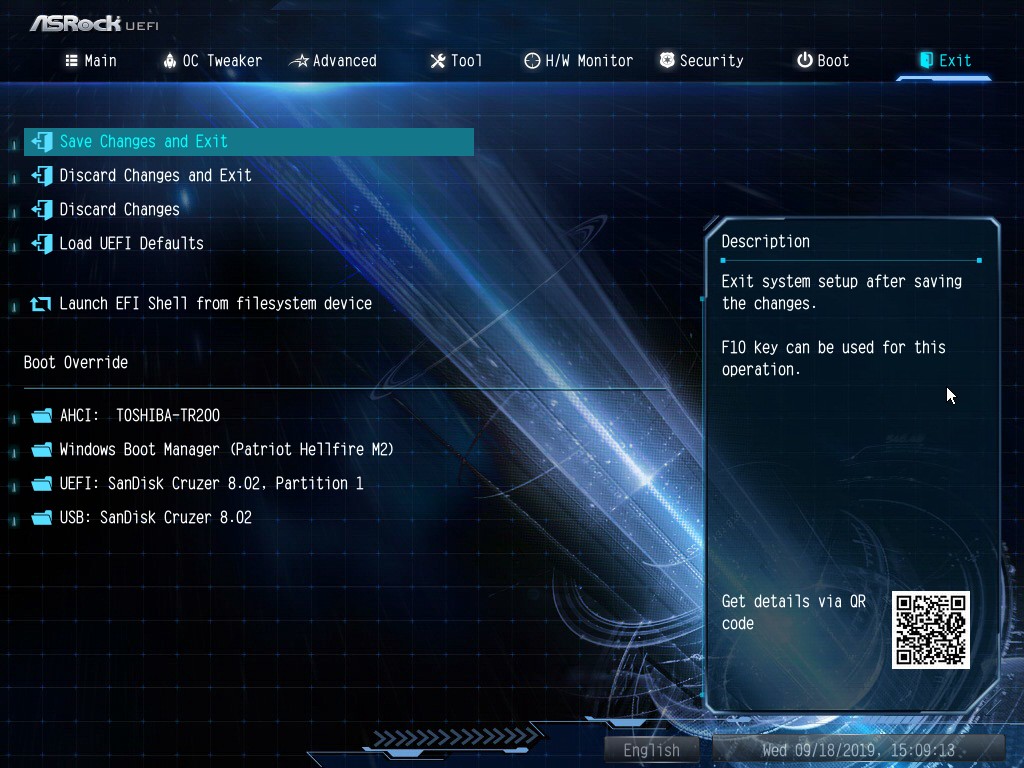Show the H/W Monitor tab
Image resolution: width=1024 pixels, height=768 pixels.
pyautogui.click(x=578, y=61)
